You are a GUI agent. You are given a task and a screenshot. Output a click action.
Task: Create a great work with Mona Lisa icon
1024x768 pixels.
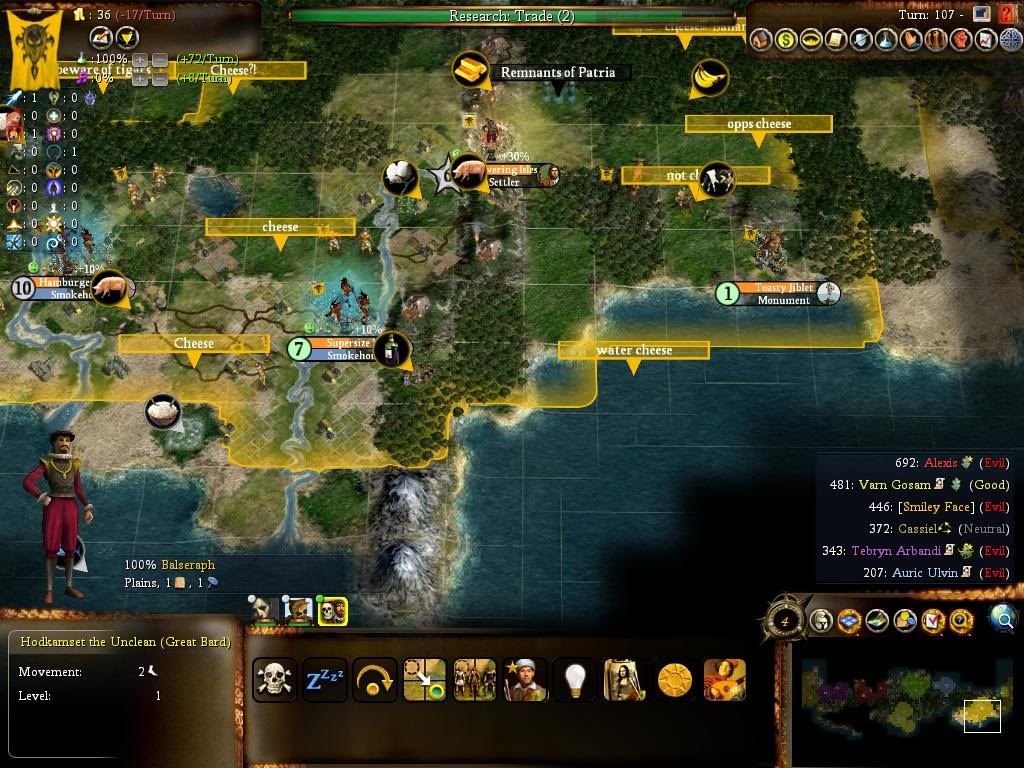[624, 681]
